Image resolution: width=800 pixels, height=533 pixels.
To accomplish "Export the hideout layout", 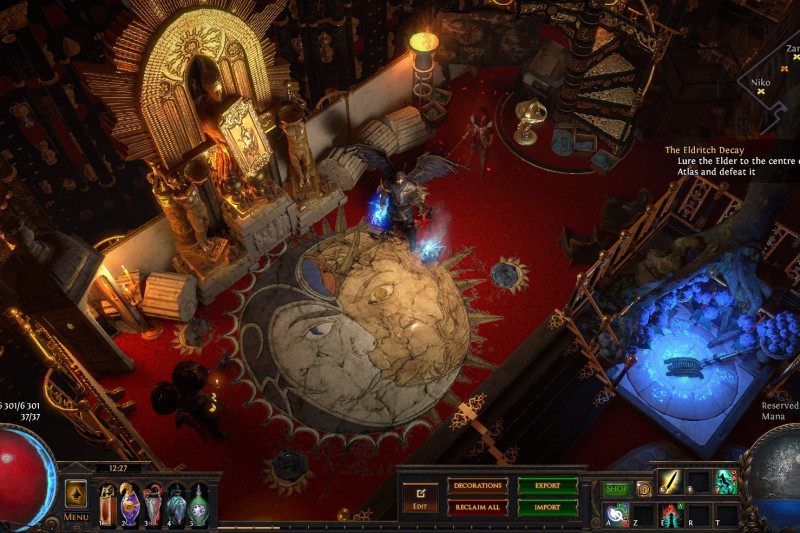I will (548, 485).
